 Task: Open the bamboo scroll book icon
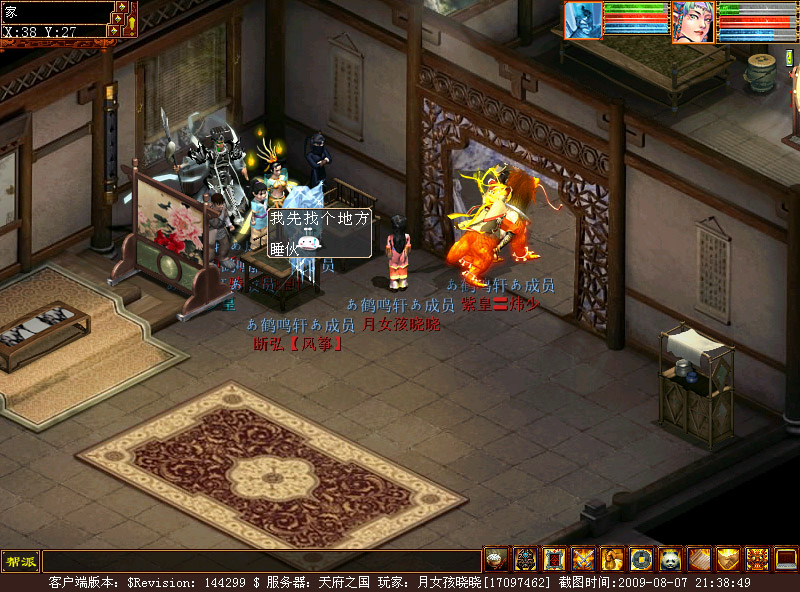pos(699,560)
